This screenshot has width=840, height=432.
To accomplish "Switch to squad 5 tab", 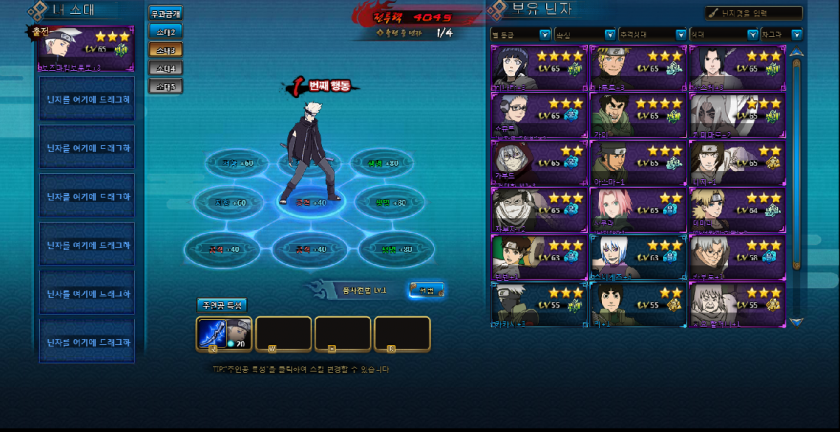I will coord(166,86).
